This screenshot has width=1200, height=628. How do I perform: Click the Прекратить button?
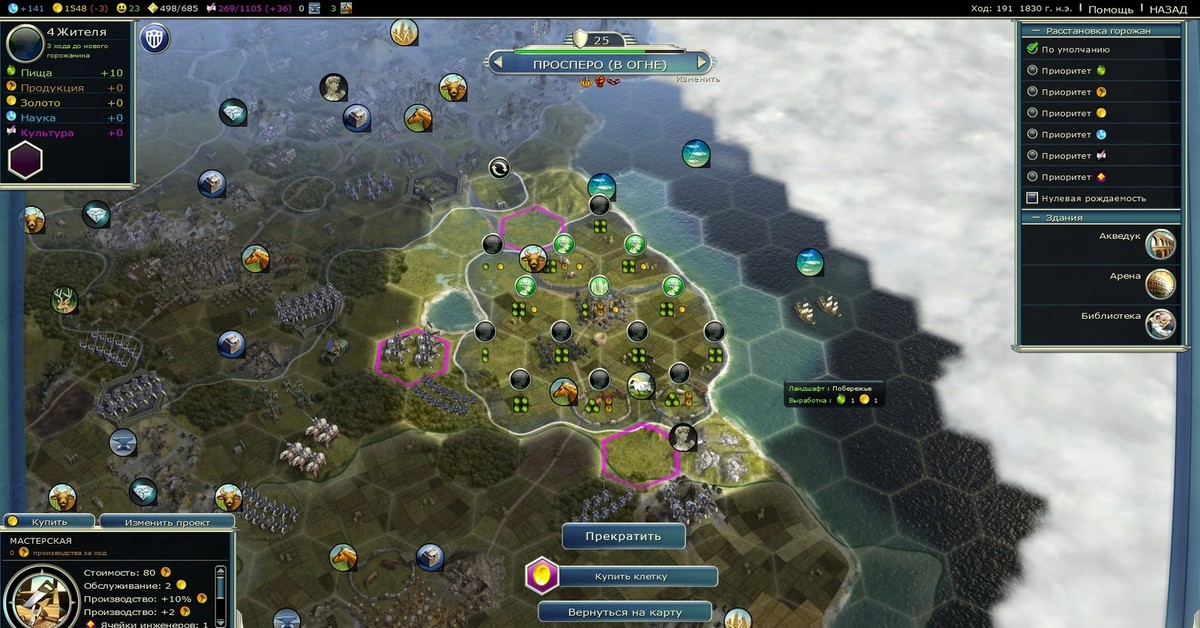point(624,536)
